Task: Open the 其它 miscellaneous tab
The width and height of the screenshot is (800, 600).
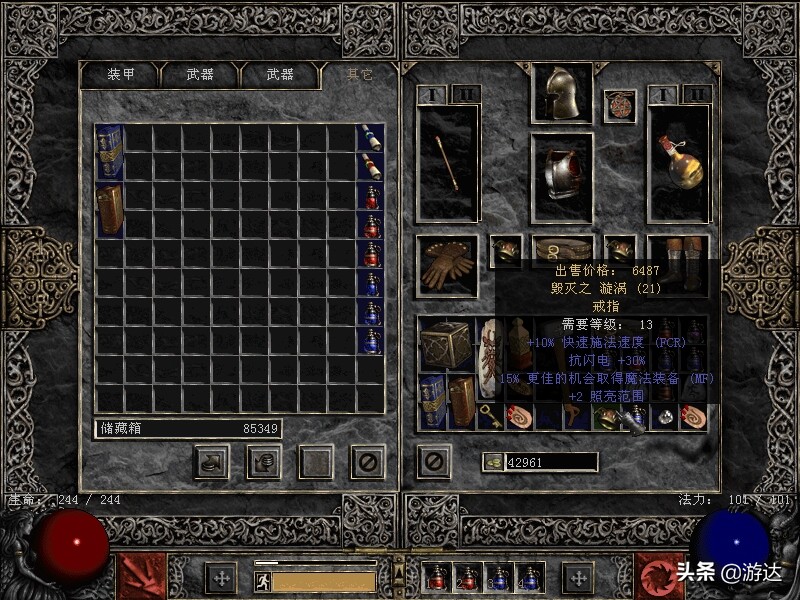Action: tap(359, 75)
